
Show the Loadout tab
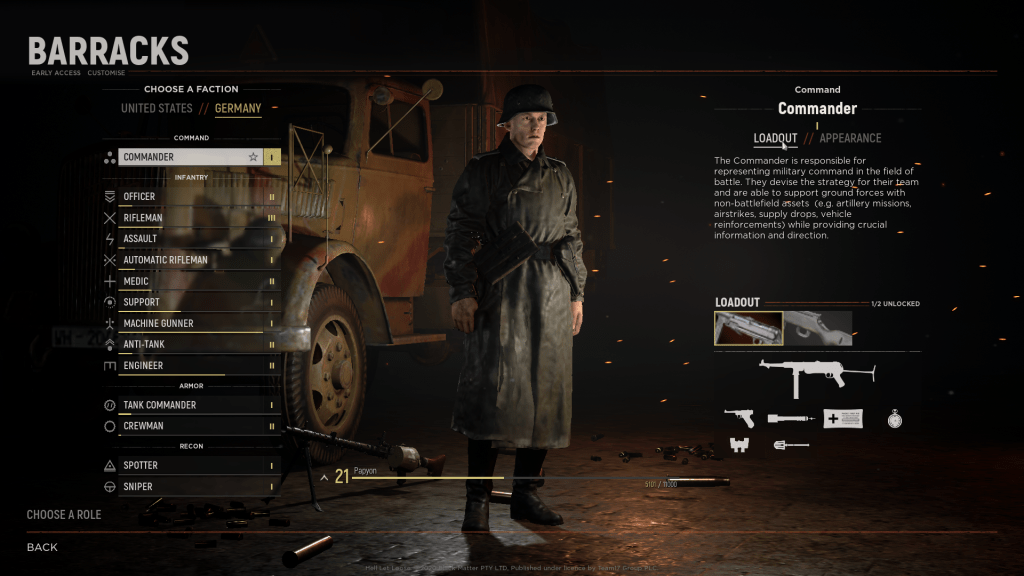point(775,138)
